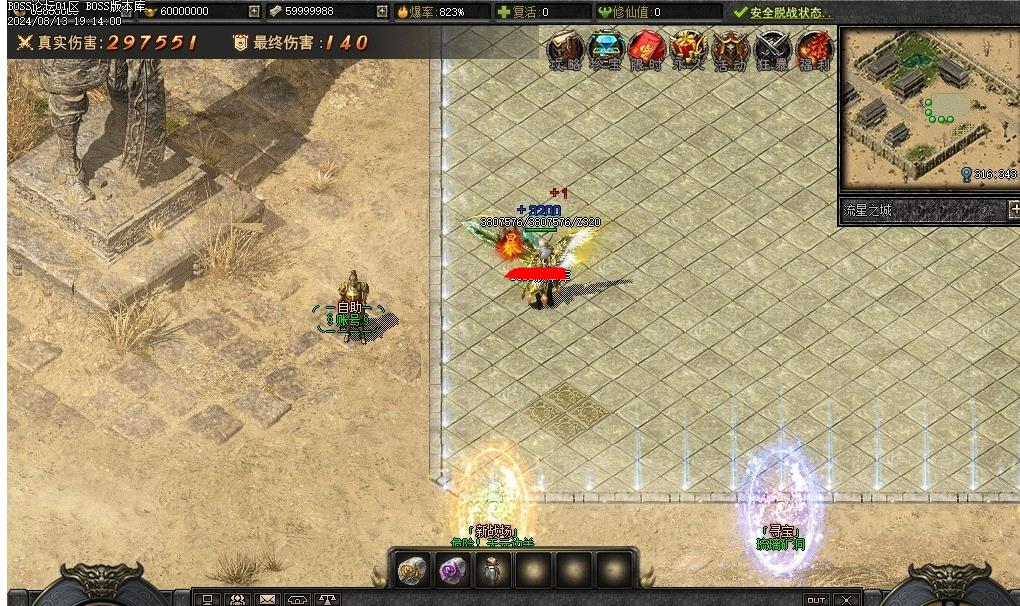Use the gold scroll in the hotbar
The image size is (1020, 606).
coord(412,571)
